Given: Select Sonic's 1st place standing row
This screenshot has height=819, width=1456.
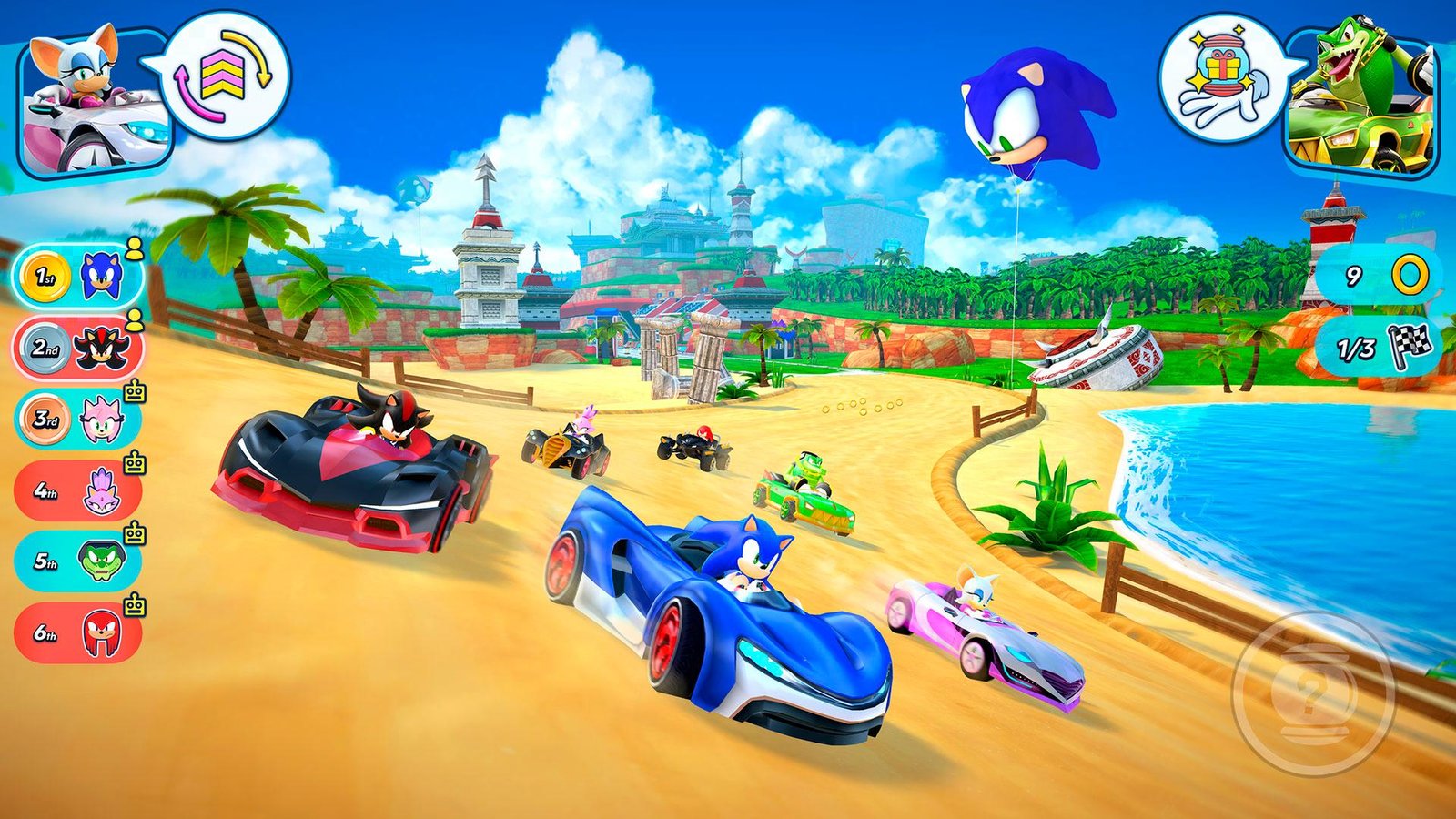Looking at the screenshot, I should pyautogui.click(x=78, y=275).
